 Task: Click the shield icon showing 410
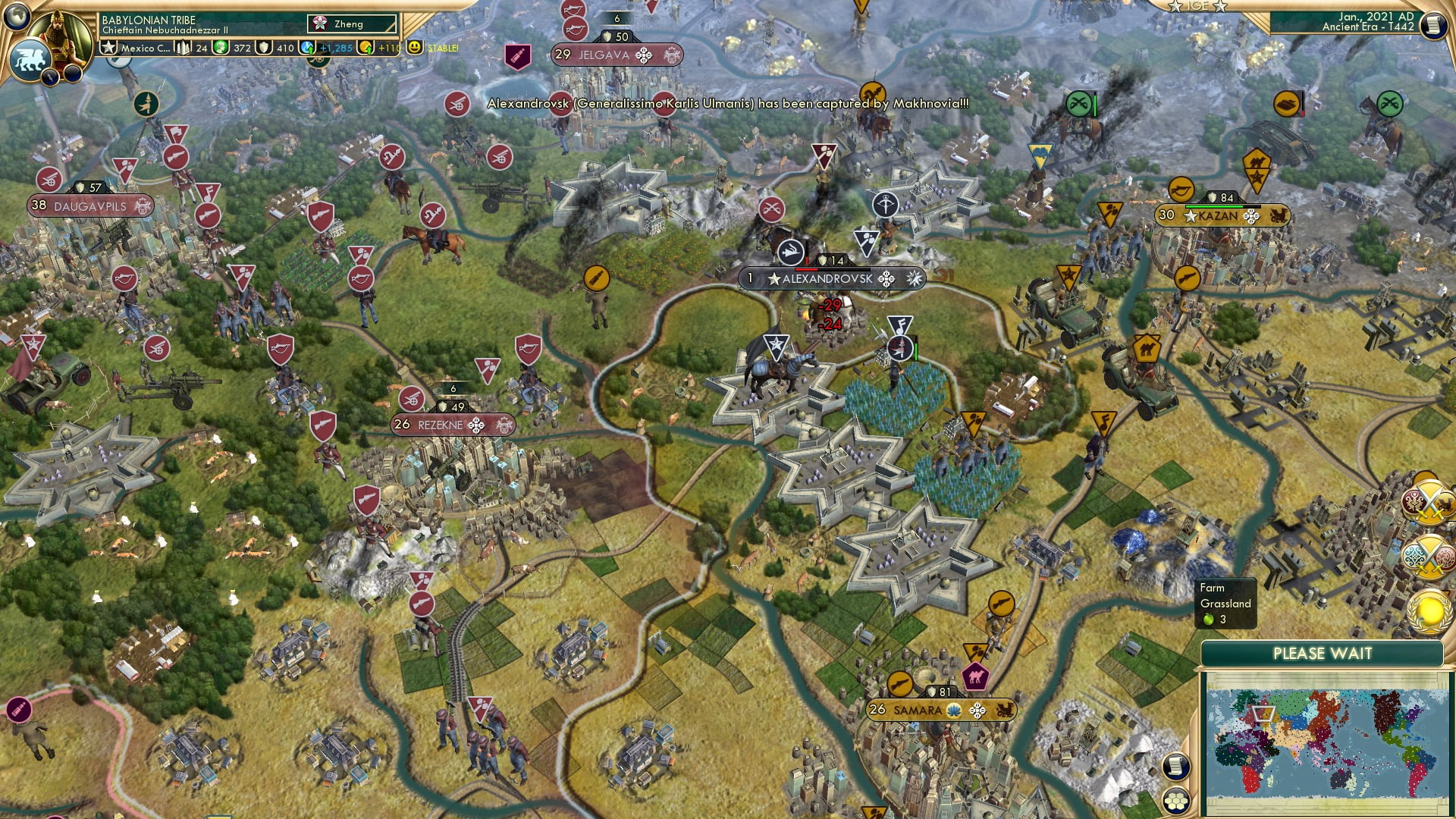tap(265, 47)
